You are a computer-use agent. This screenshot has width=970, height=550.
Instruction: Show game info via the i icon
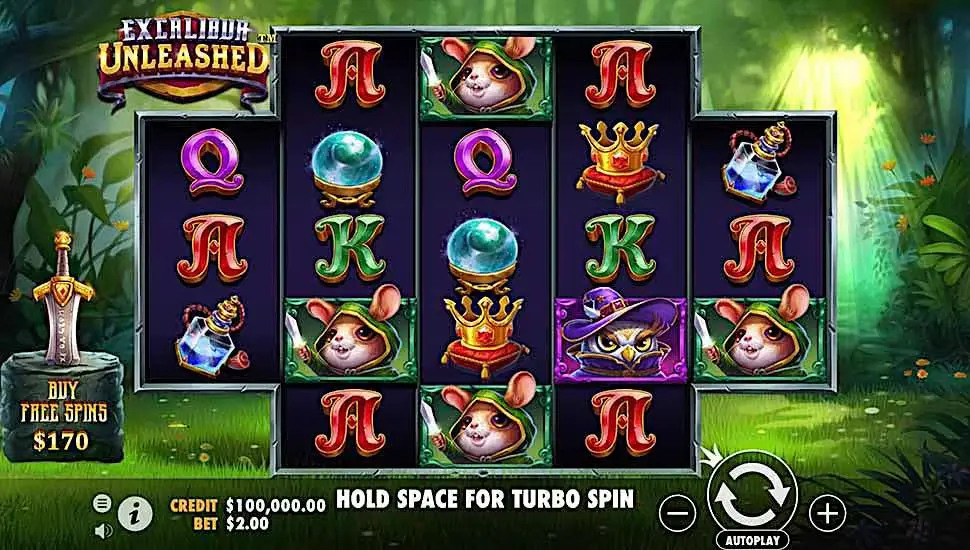(x=130, y=514)
